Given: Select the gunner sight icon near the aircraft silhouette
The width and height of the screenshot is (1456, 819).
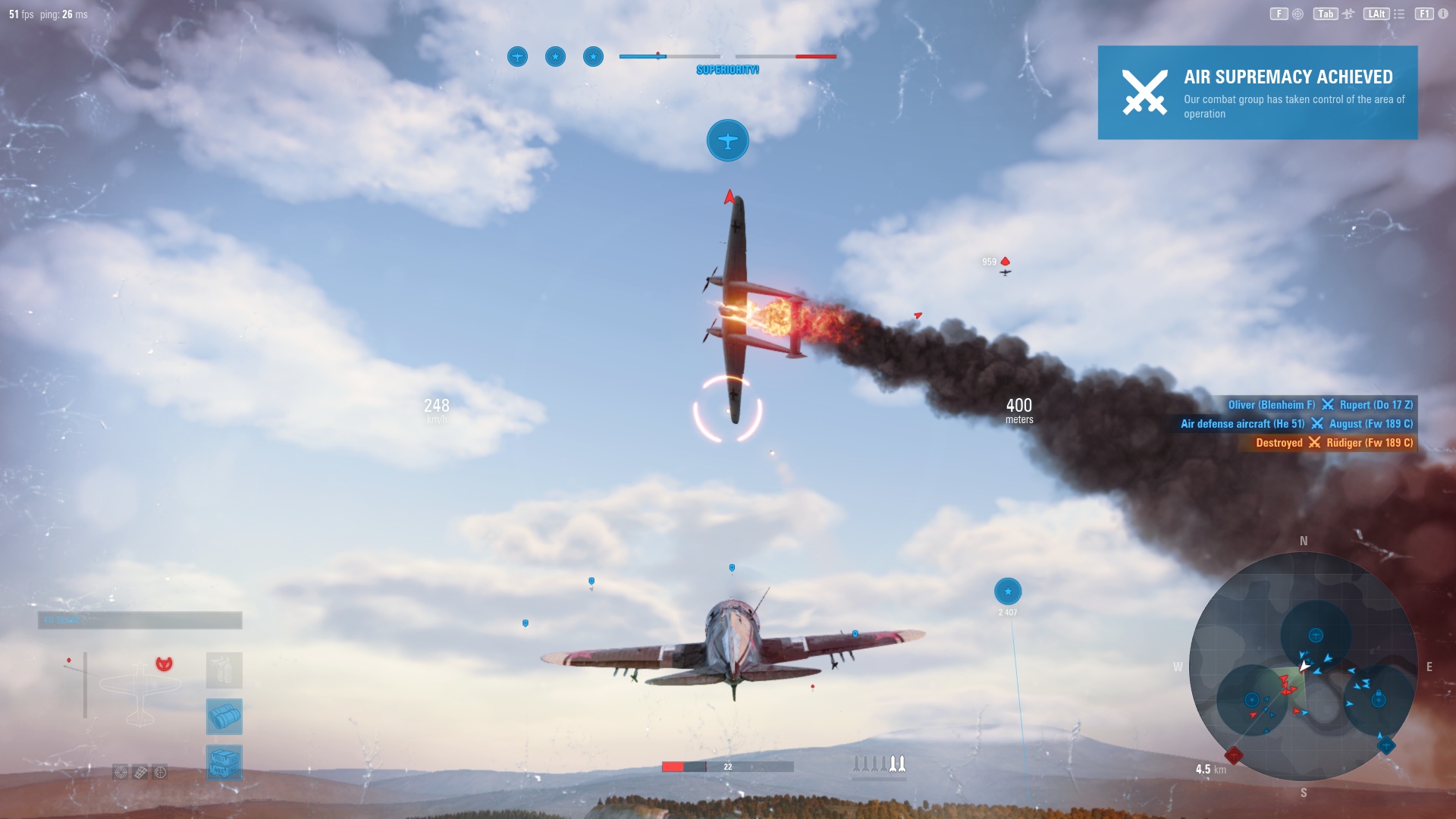Looking at the screenshot, I should pos(121,773).
